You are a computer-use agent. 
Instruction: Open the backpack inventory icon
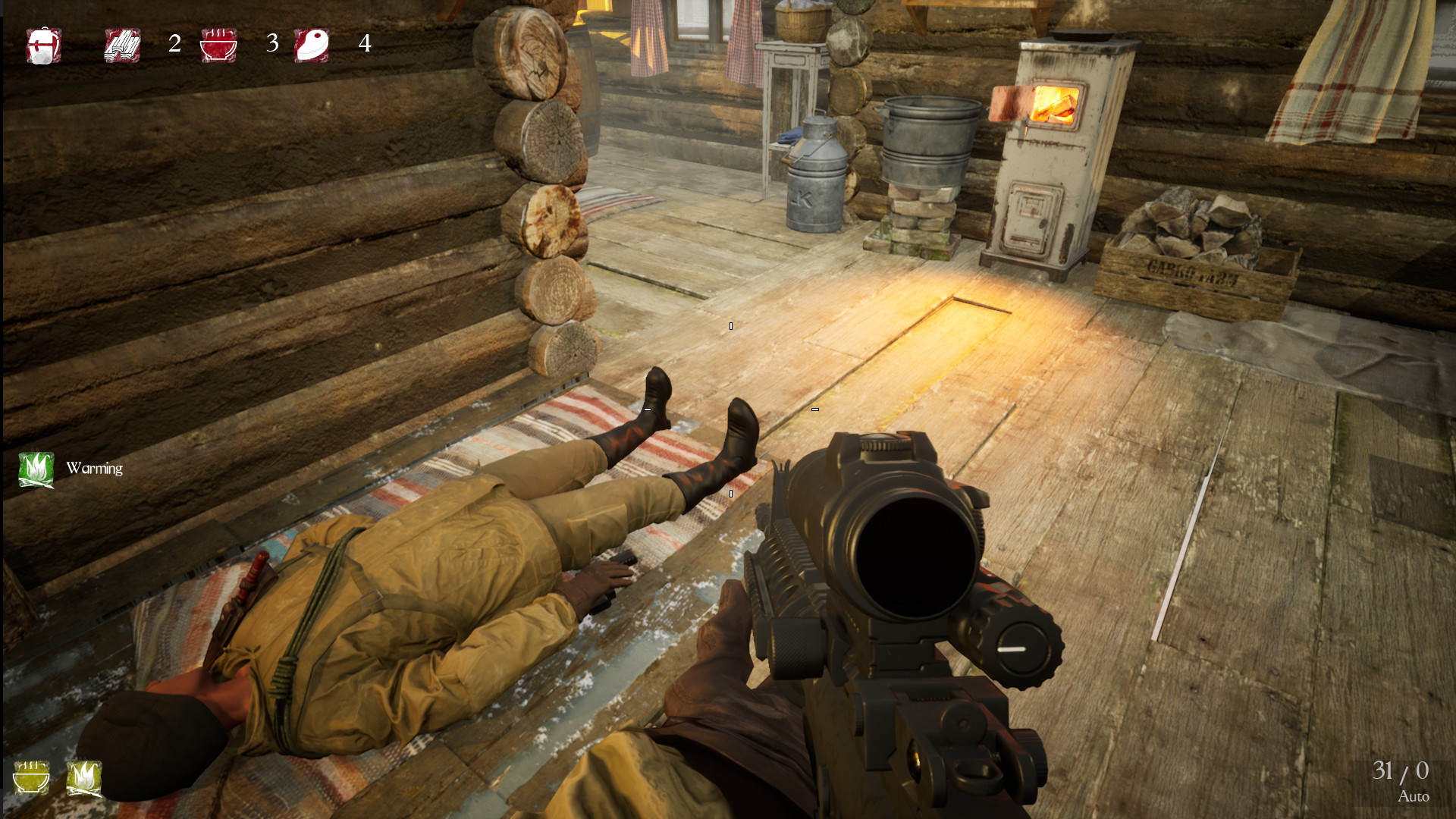pyautogui.click(x=43, y=45)
